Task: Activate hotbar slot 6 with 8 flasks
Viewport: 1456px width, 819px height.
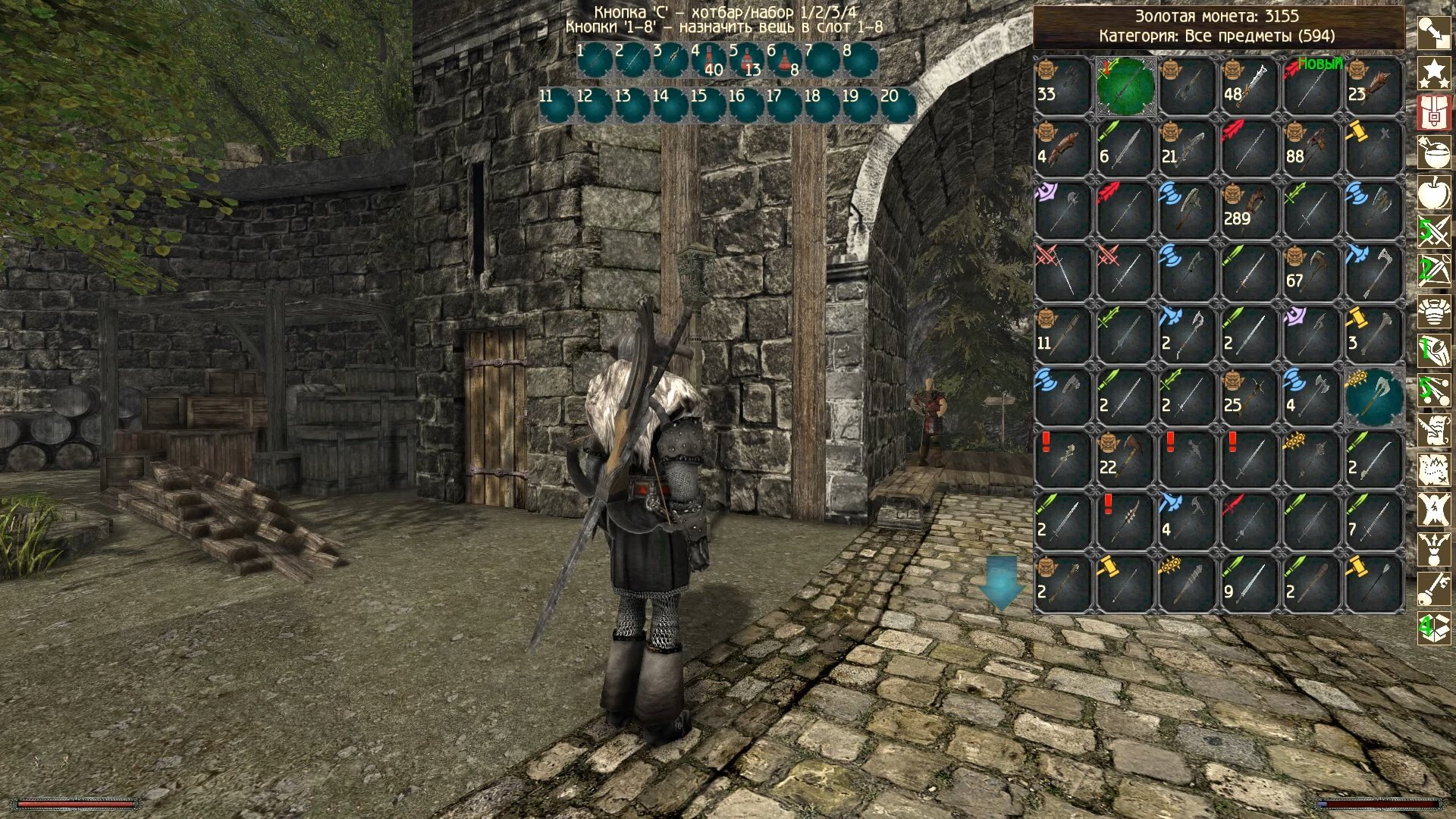Action: [785, 60]
